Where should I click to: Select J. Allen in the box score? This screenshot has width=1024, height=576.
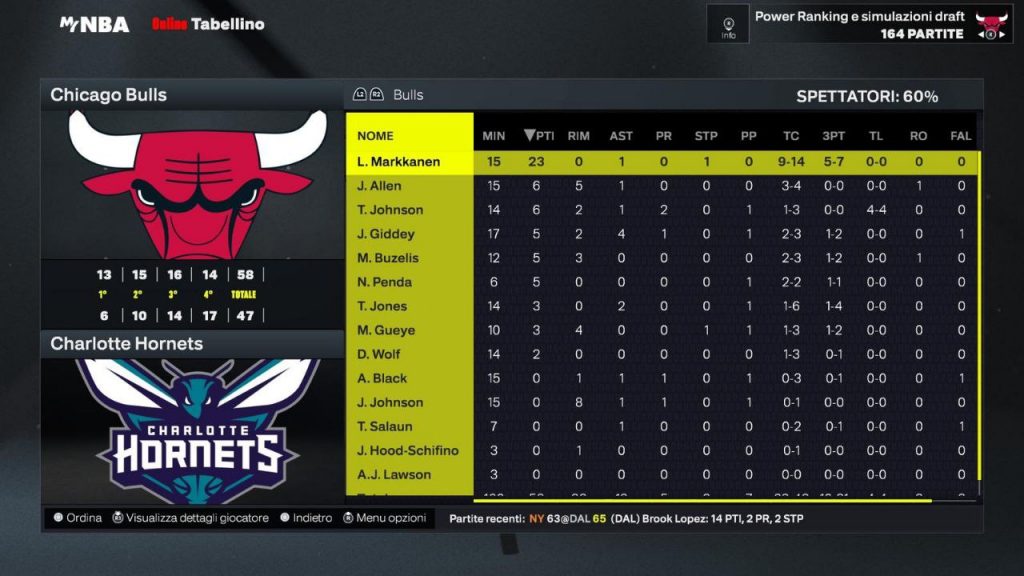click(x=379, y=186)
